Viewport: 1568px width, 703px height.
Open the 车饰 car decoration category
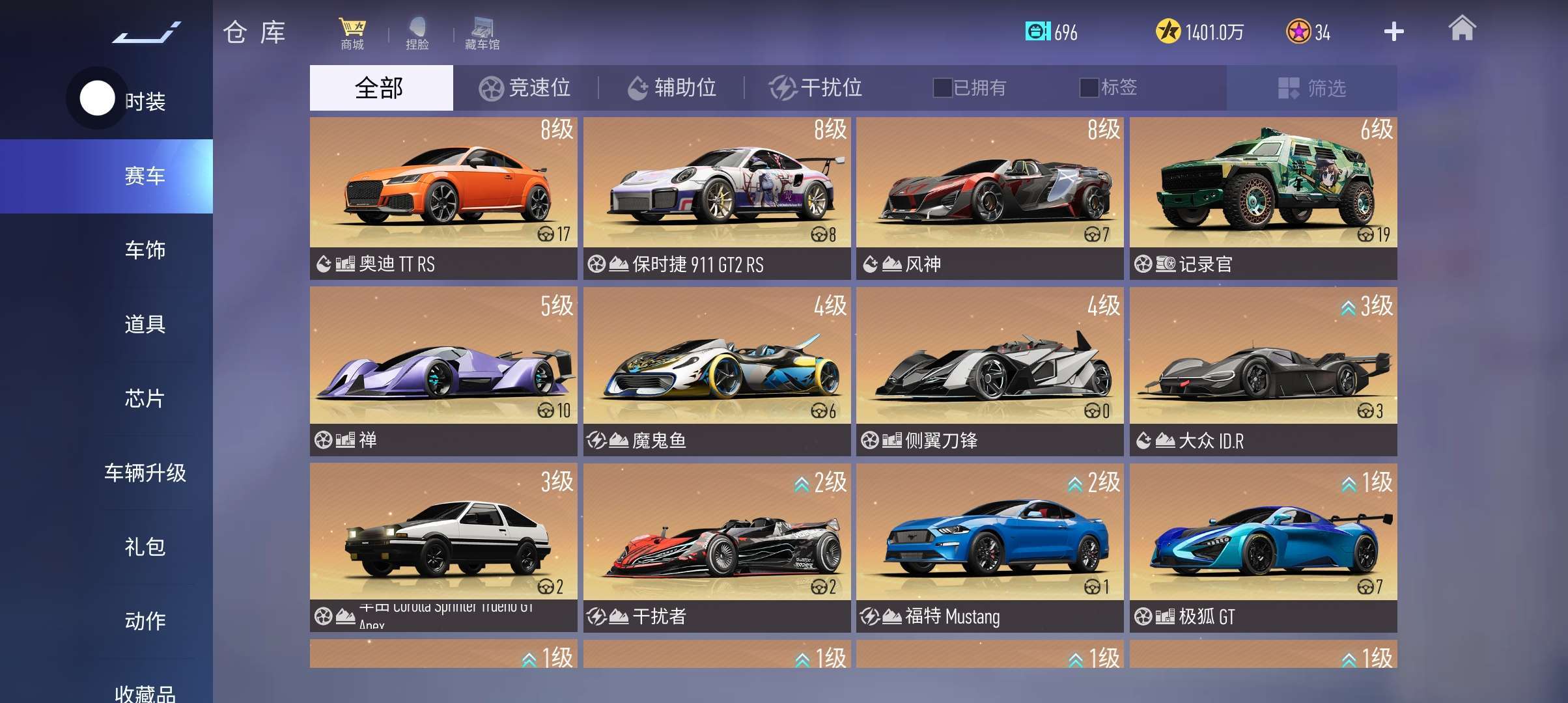145,250
